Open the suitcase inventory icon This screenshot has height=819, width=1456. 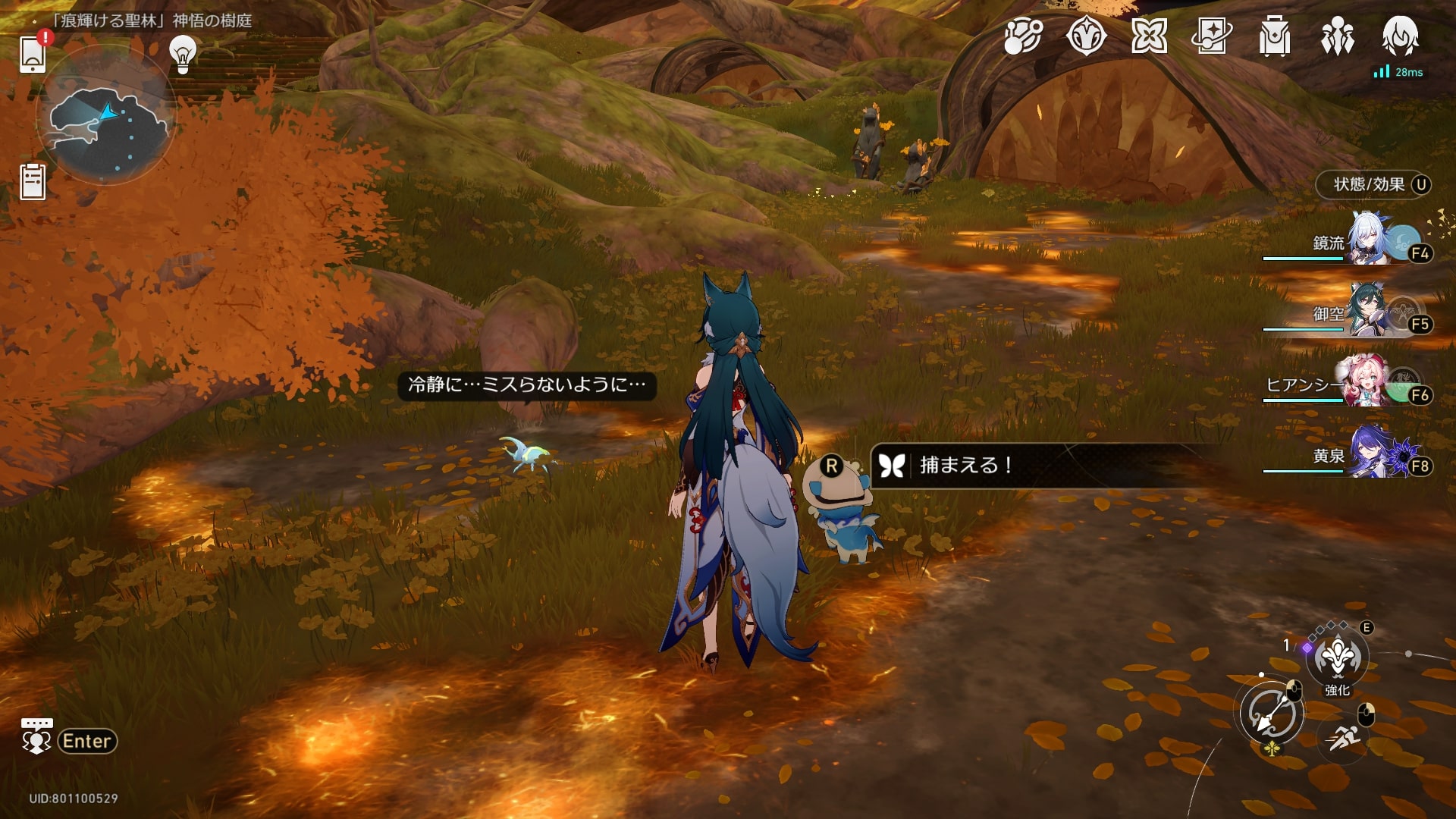coord(1274,36)
